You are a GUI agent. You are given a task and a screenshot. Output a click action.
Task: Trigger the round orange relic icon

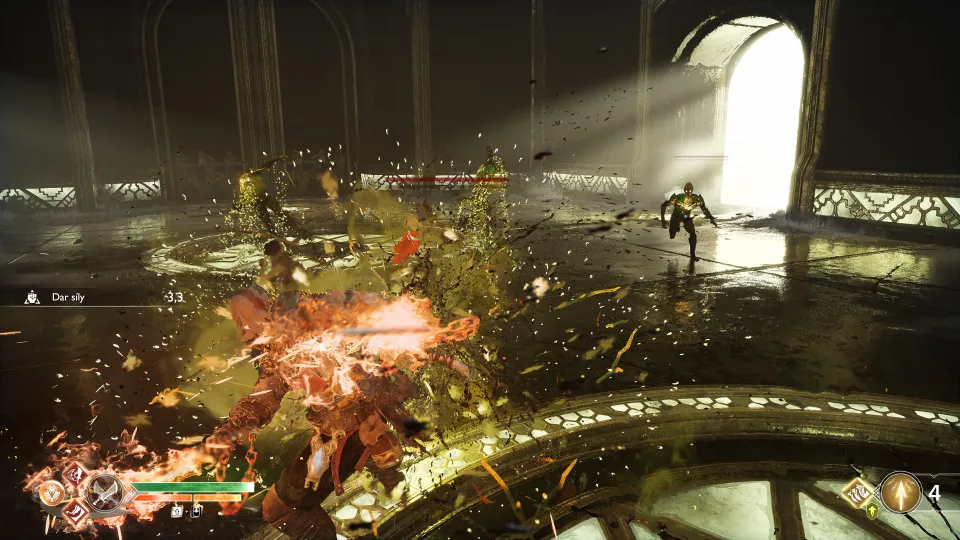(x=50, y=492)
